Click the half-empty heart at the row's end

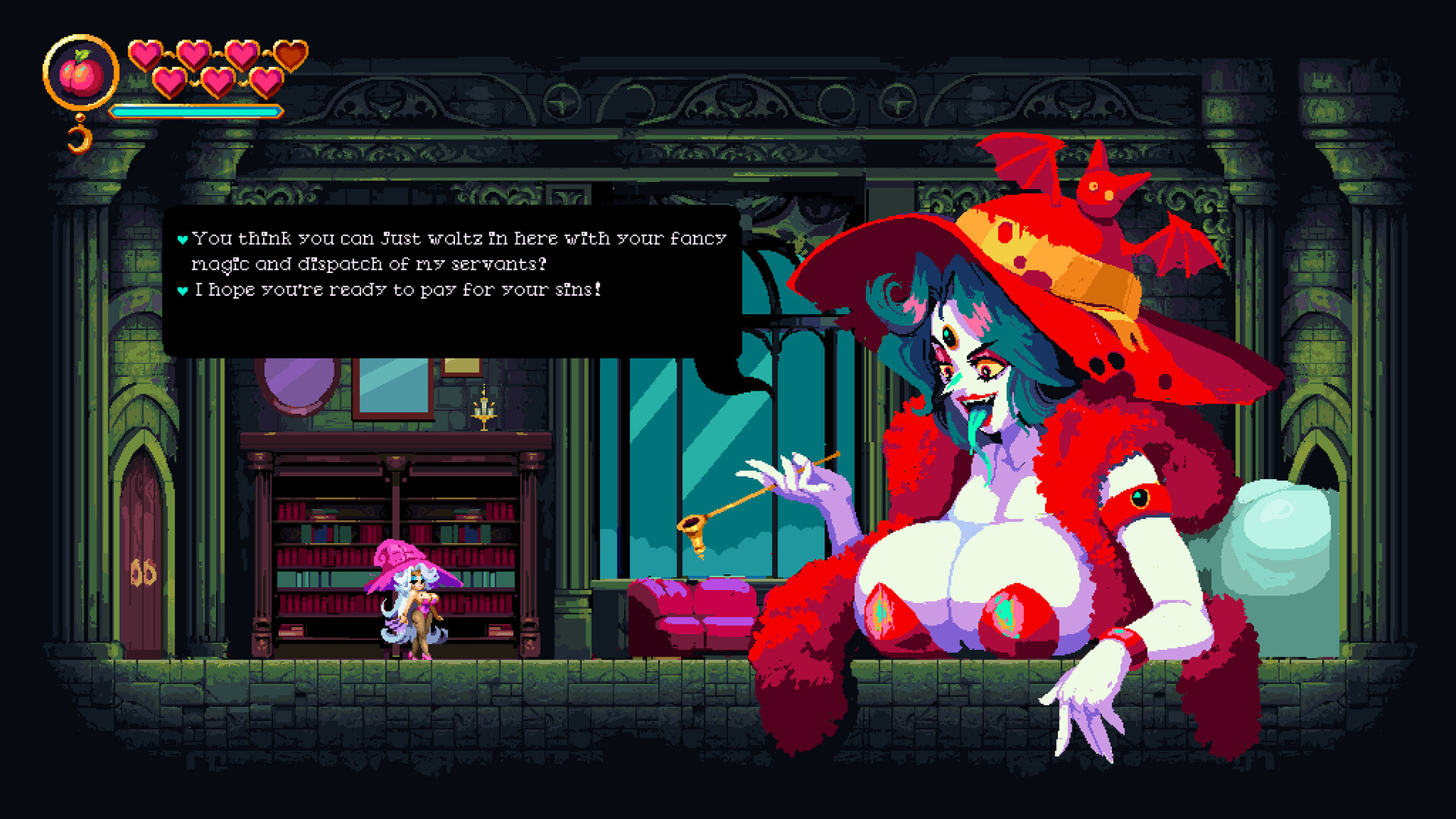click(x=289, y=55)
